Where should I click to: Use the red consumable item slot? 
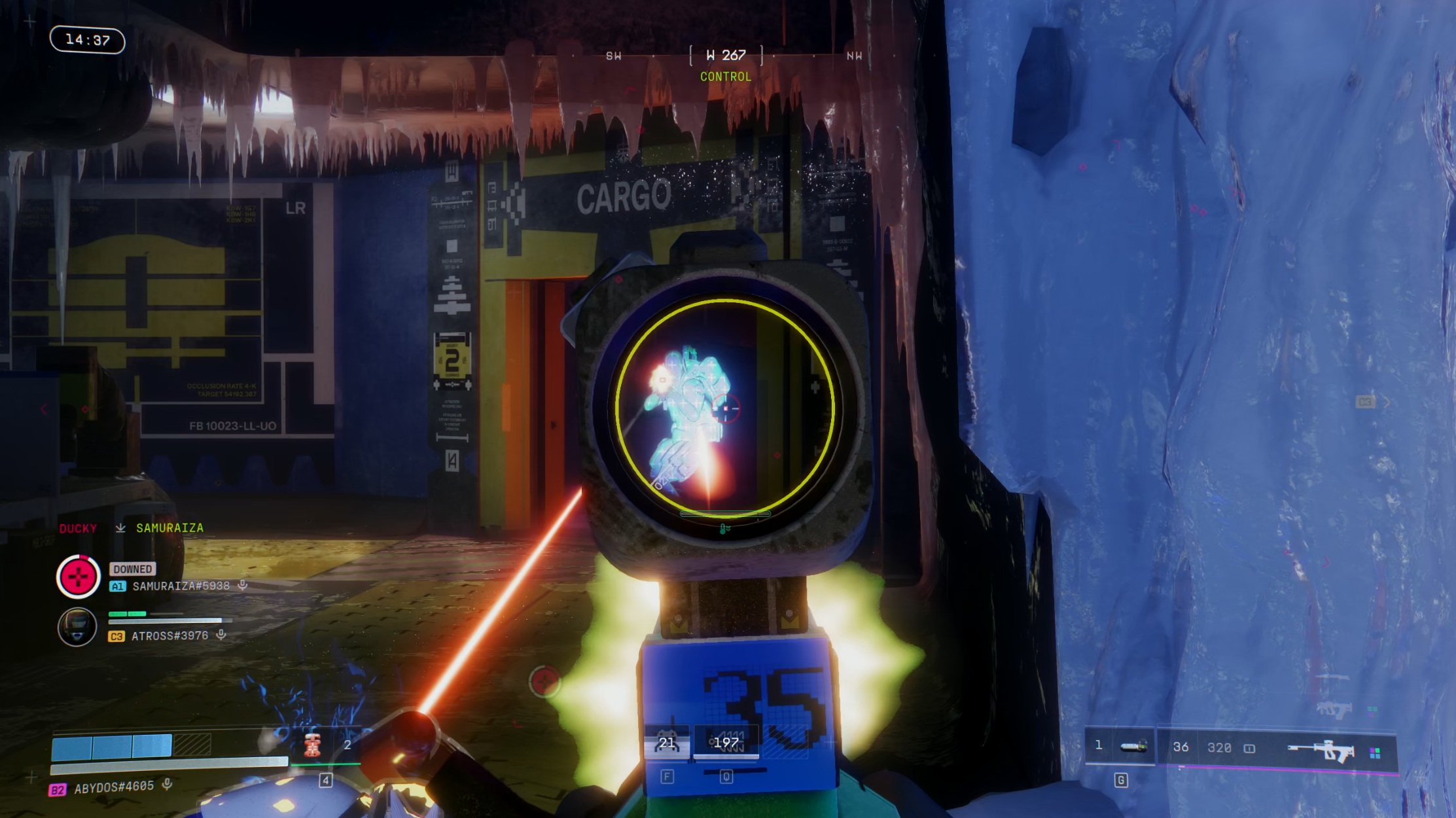pos(313,745)
